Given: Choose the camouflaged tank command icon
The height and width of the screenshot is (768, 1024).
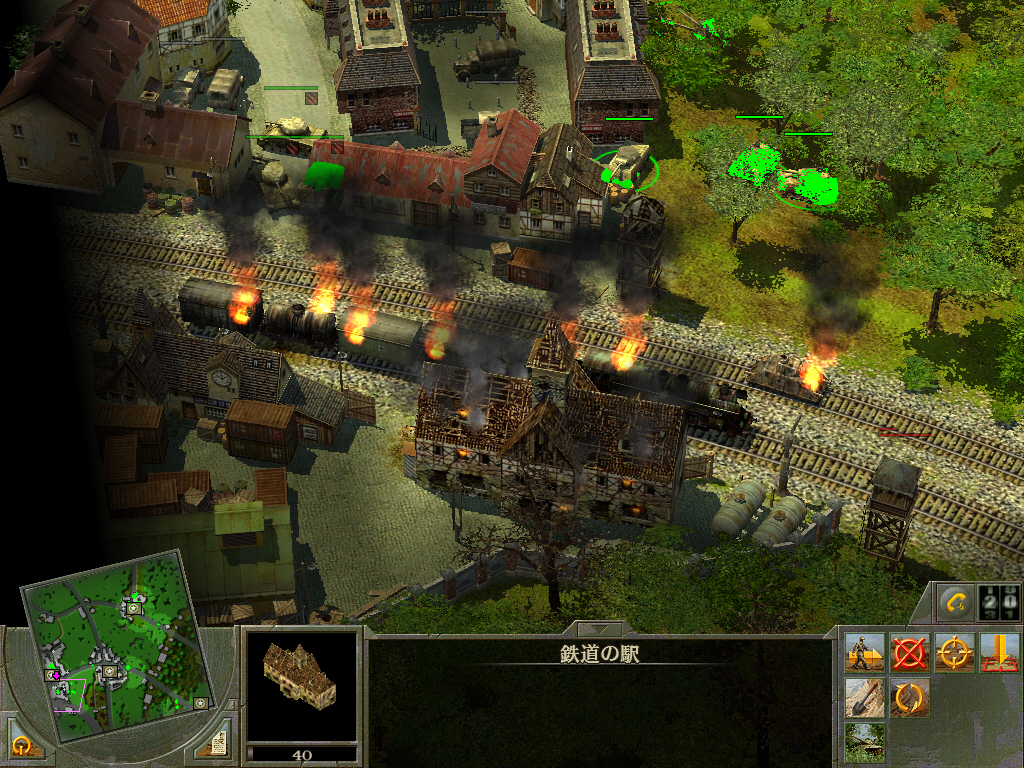Looking at the screenshot, I should coord(863,742).
